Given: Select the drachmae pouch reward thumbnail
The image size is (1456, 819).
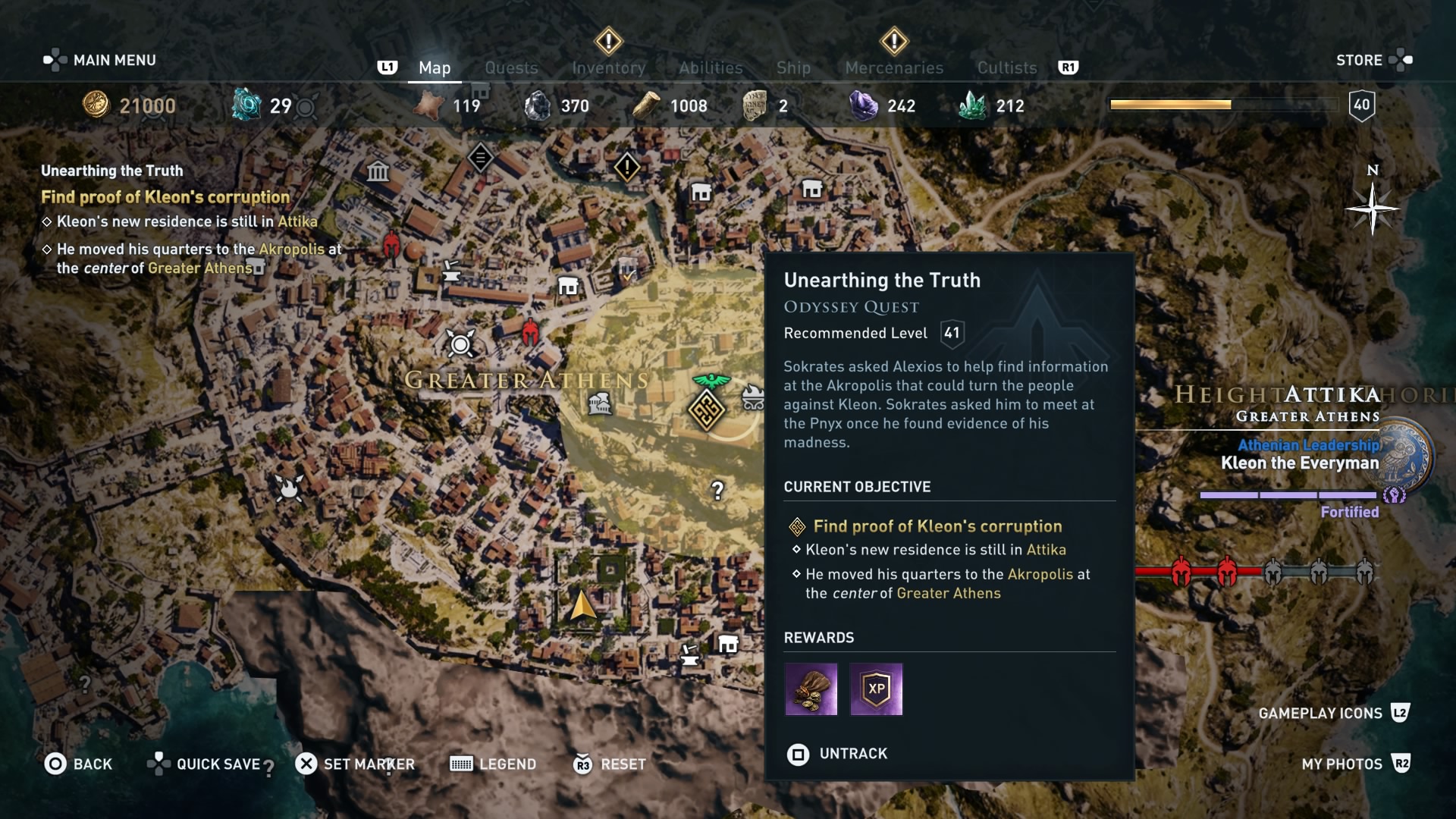Looking at the screenshot, I should (x=811, y=689).
